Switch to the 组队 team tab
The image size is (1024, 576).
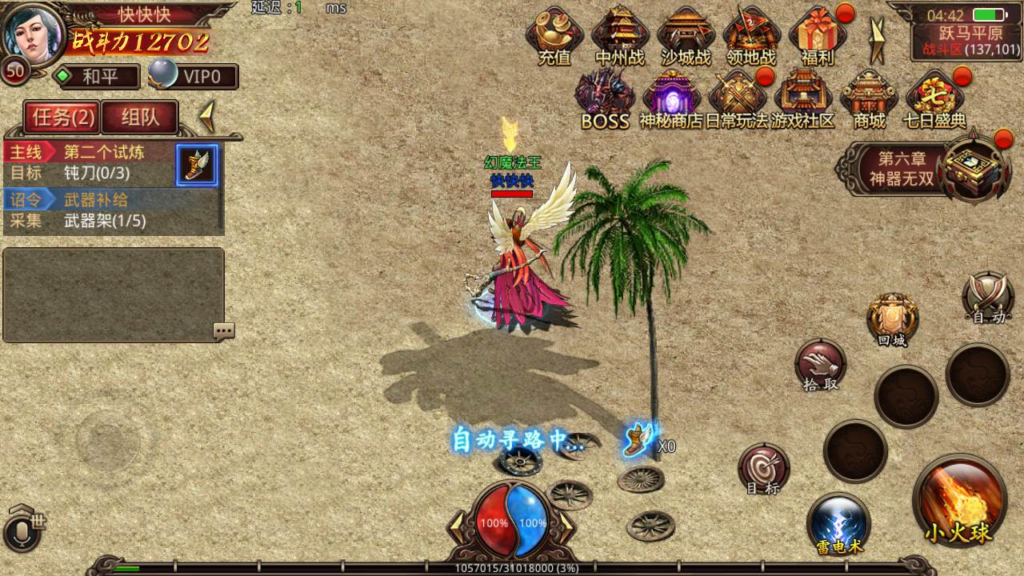click(x=140, y=117)
